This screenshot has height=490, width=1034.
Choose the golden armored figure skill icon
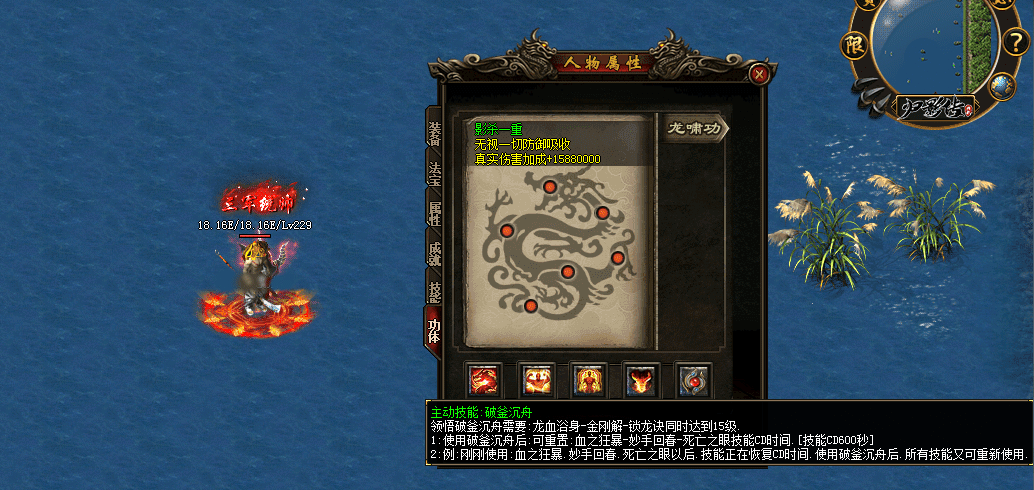(x=589, y=381)
